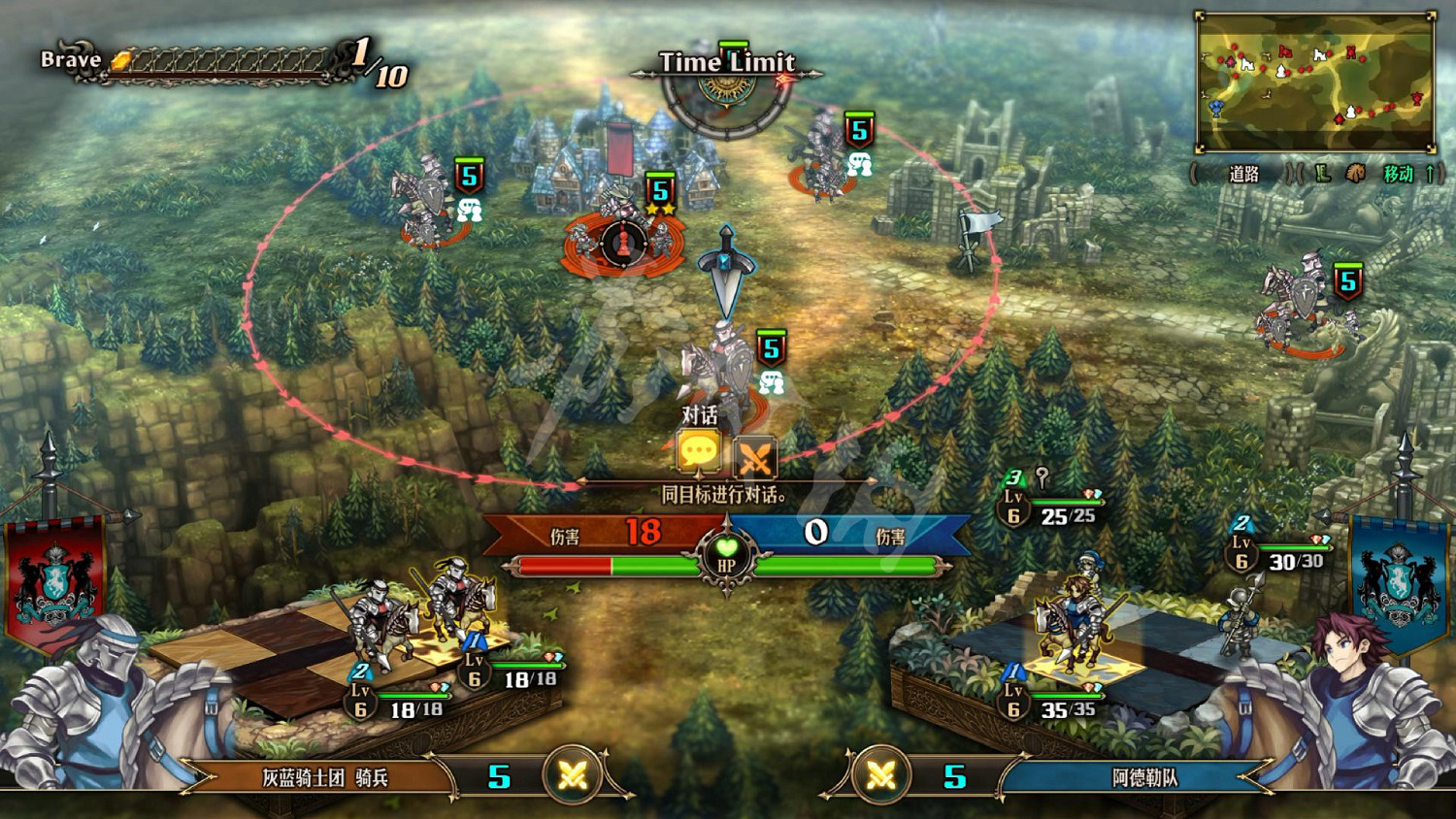Click the two-star enemy unit's level 5 badge
The image size is (1456, 819).
pyautogui.click(x=661, y=190)
